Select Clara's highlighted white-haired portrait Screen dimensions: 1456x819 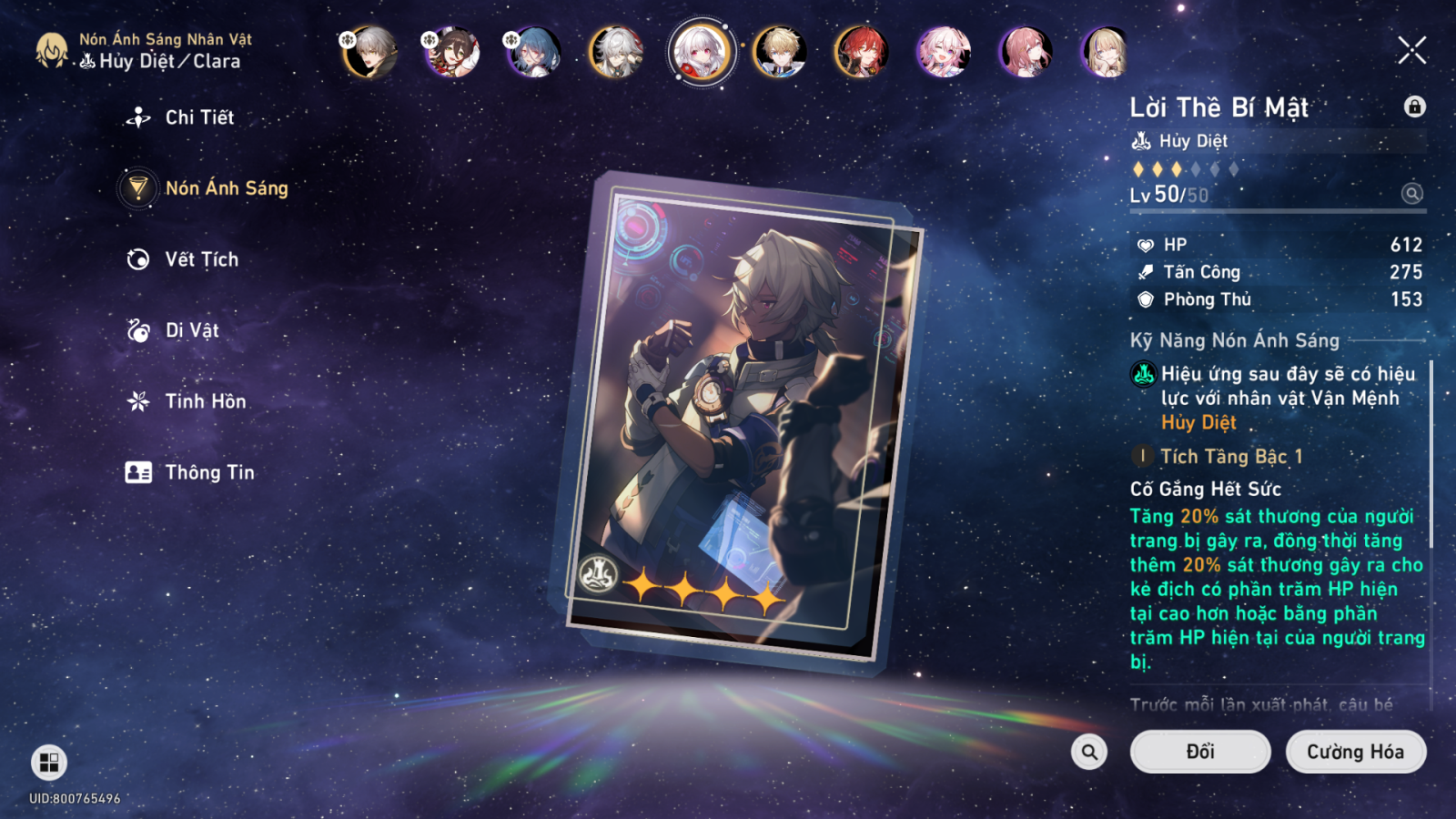(x=700, y=51)
